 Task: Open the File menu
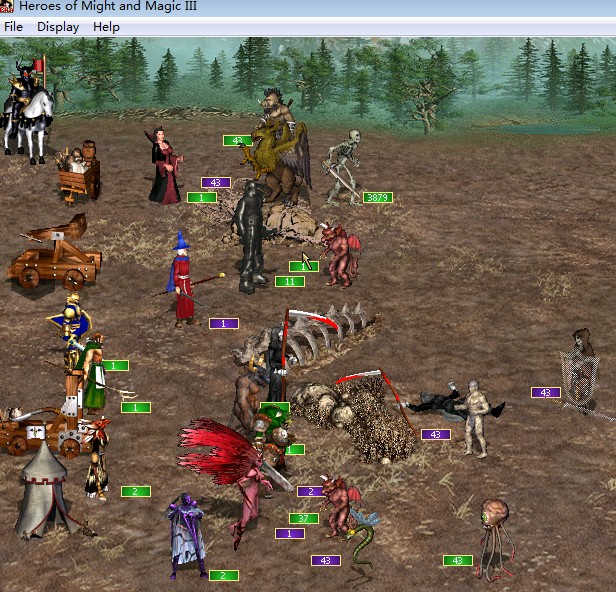click(x=13, y=27)
